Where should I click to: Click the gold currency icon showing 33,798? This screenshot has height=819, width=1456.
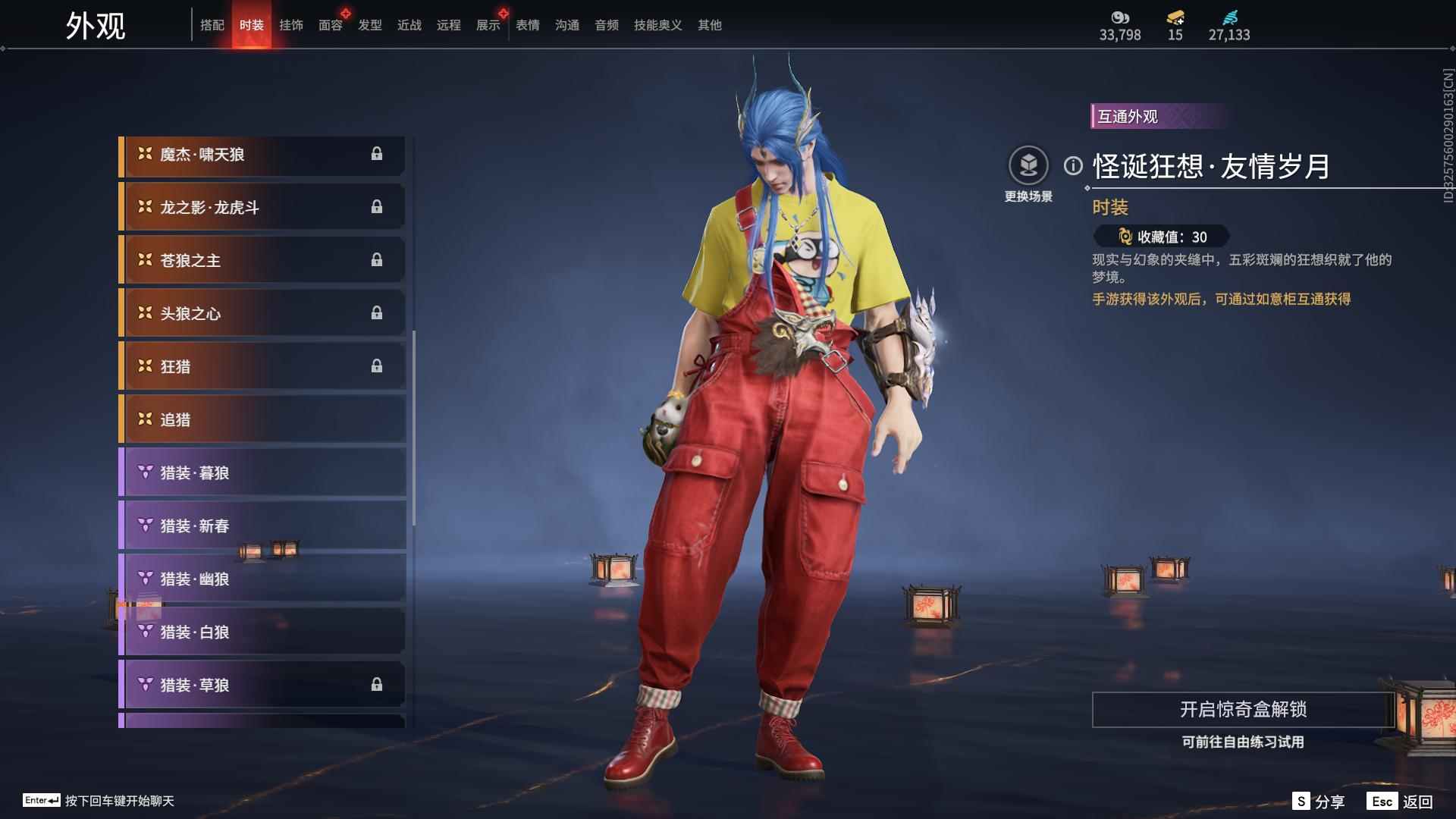tap(1121, 17)
